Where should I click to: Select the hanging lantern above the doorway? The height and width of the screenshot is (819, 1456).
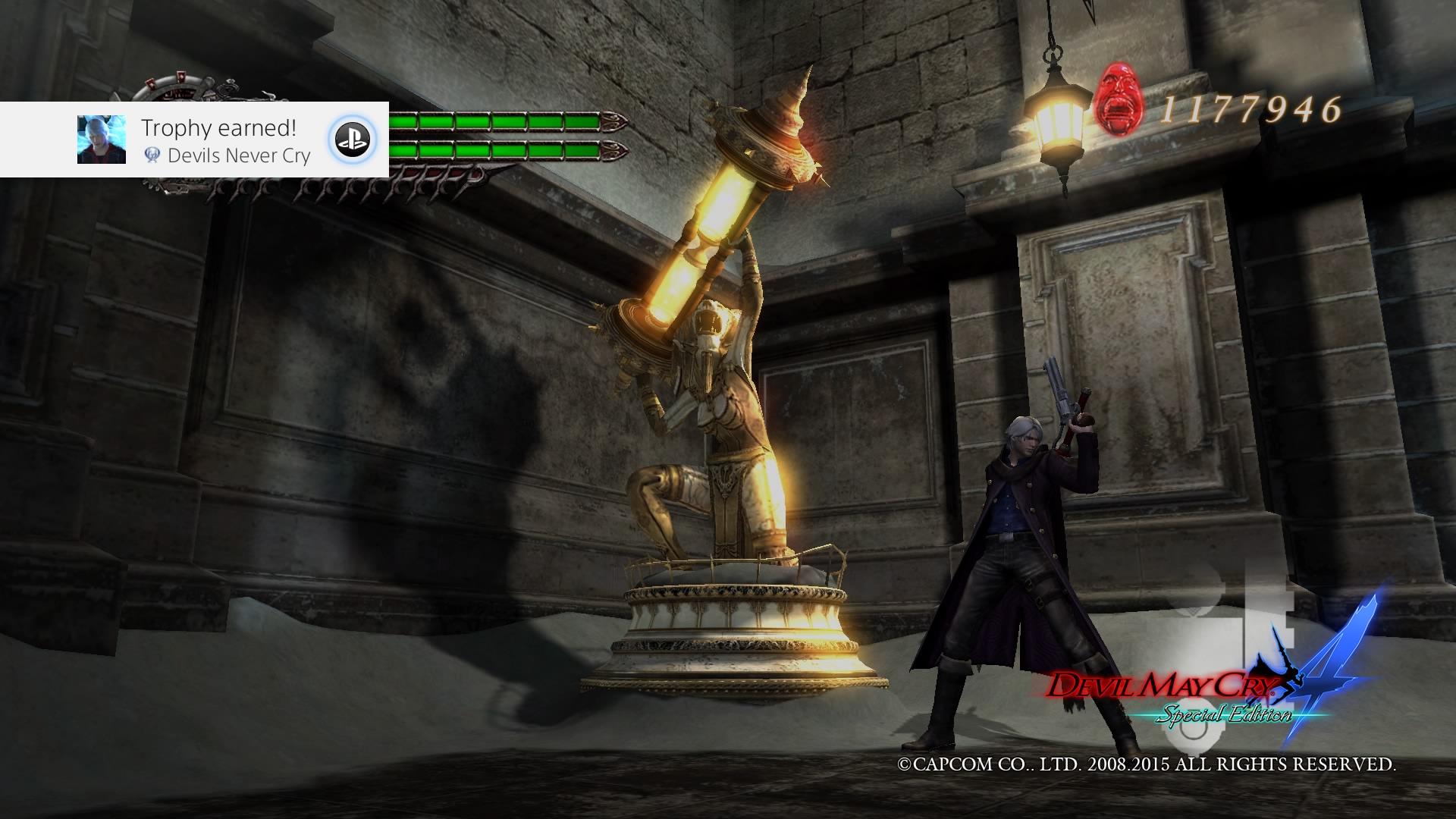click(1057, 118)
